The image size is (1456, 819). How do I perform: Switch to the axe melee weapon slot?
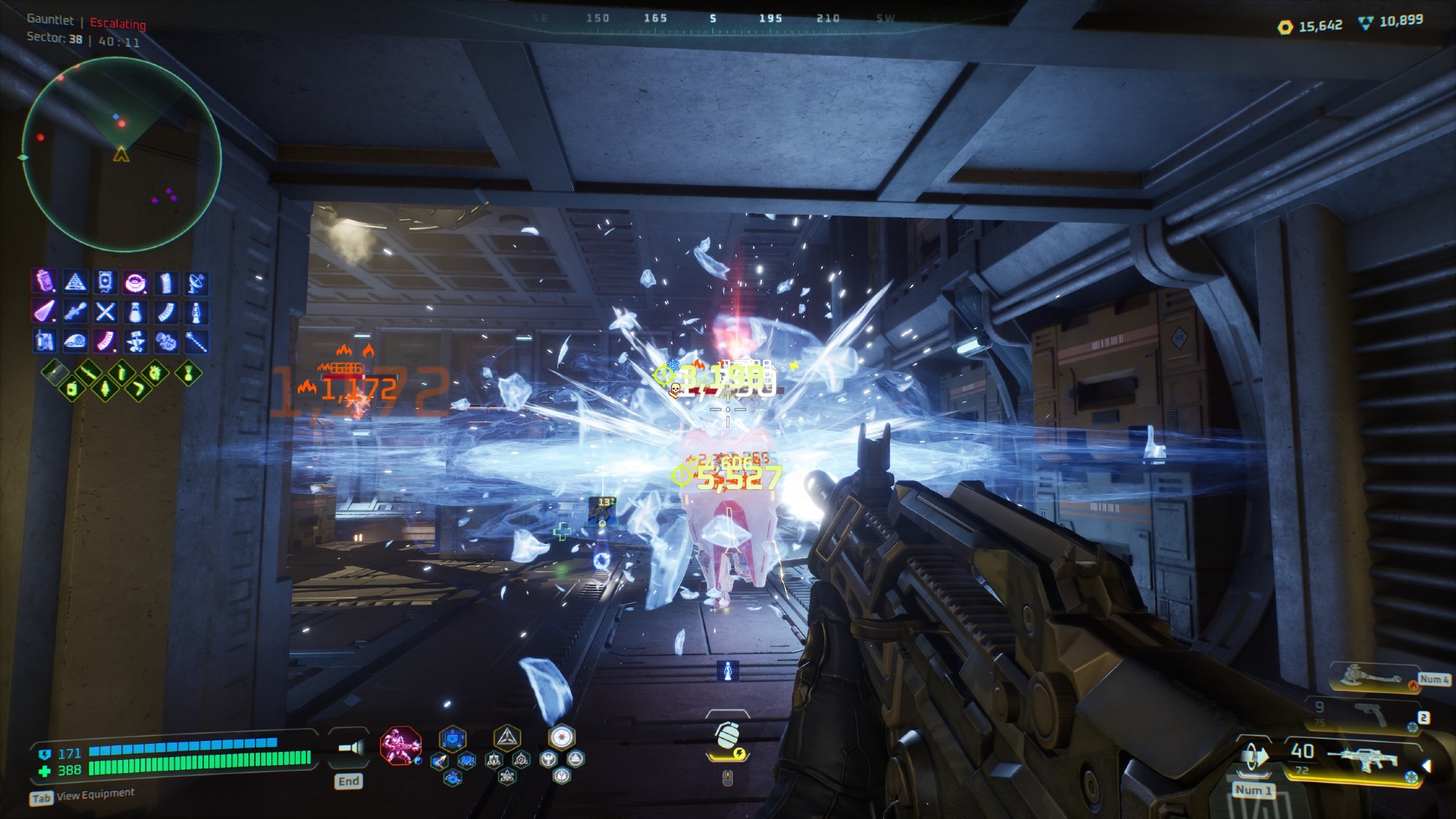(x=1373, y=677)
